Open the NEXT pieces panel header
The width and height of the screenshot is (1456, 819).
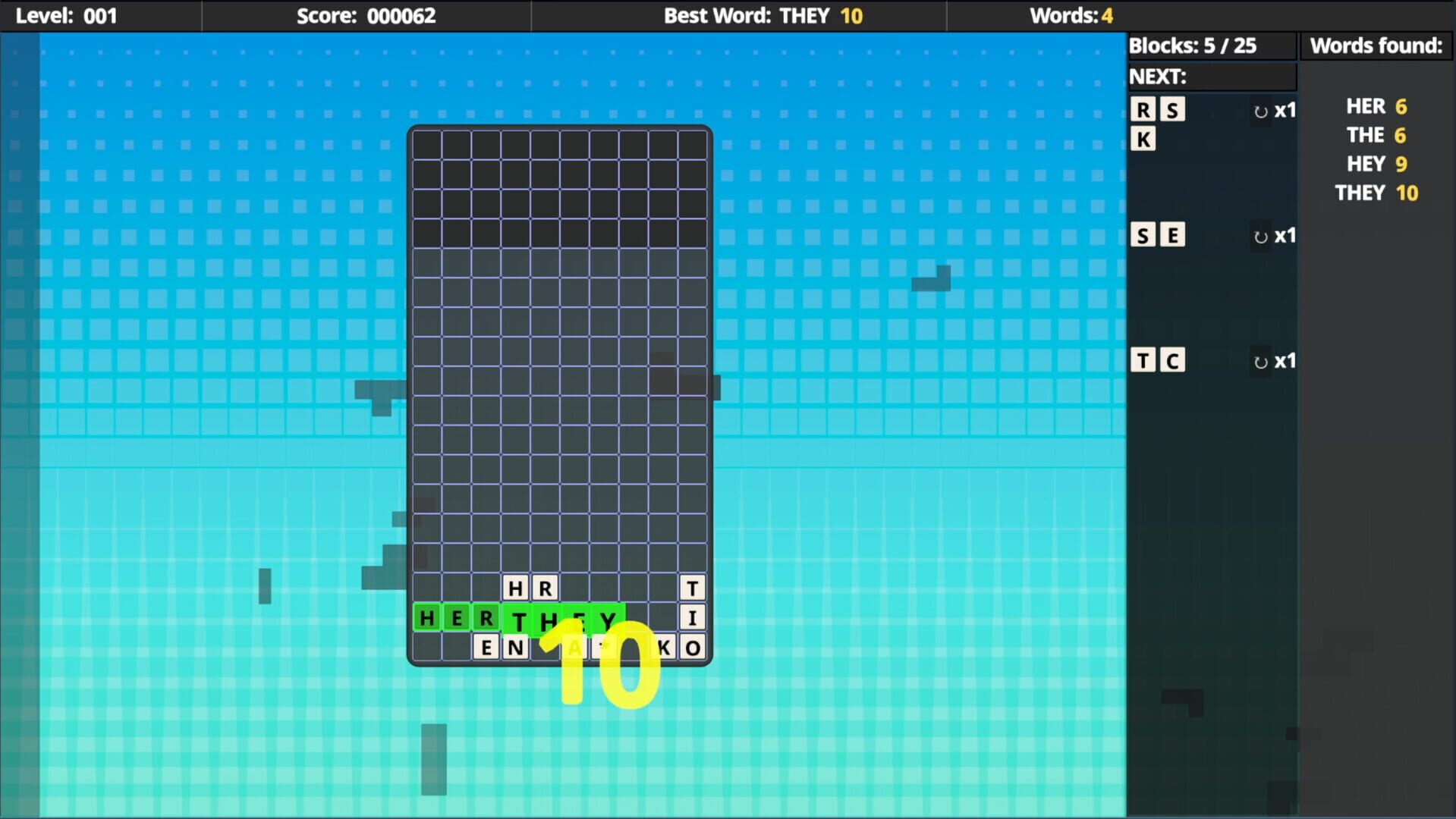(x=1212, y=76)
